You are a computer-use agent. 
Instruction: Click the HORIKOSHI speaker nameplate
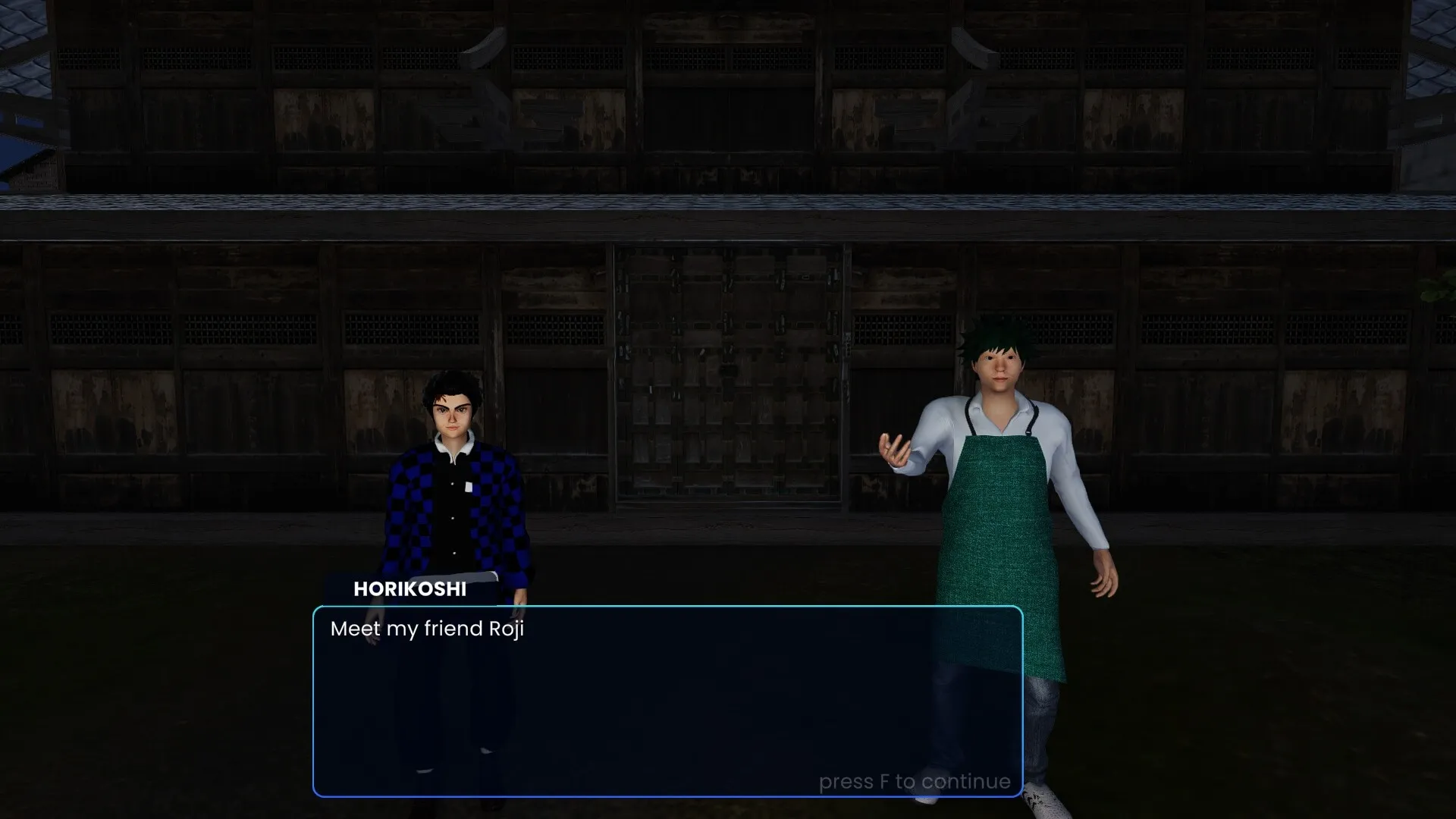tap(410, 589)
